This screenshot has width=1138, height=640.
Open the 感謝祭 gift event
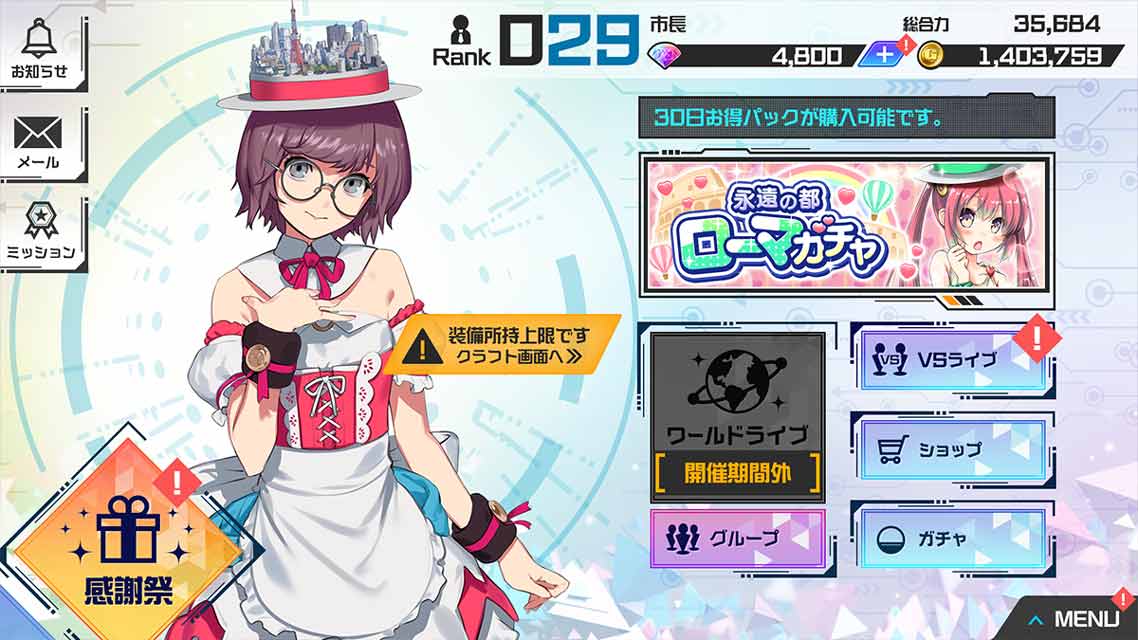tap(129, 543)
